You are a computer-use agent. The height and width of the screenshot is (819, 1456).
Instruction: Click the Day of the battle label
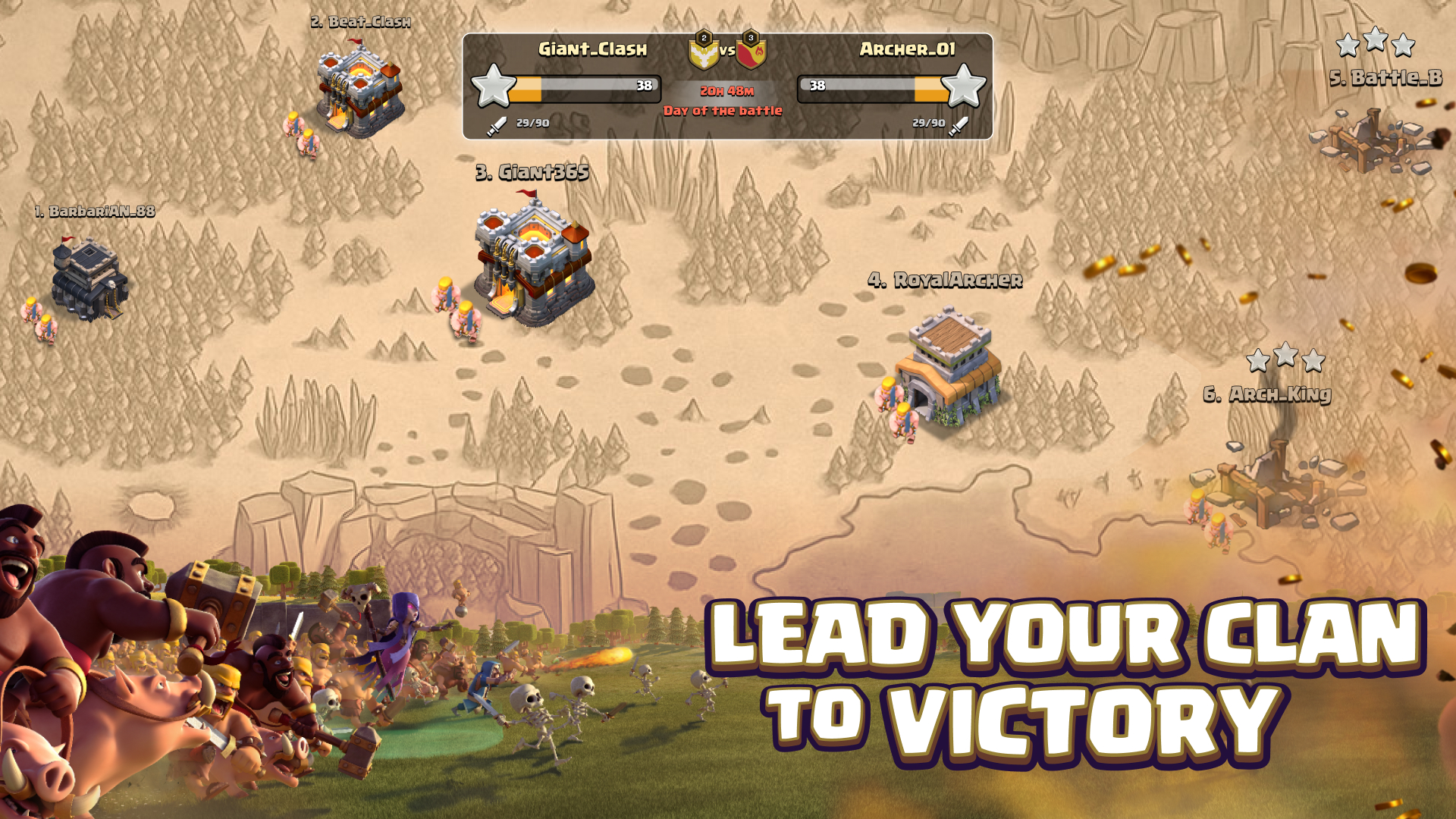(722, 109)
